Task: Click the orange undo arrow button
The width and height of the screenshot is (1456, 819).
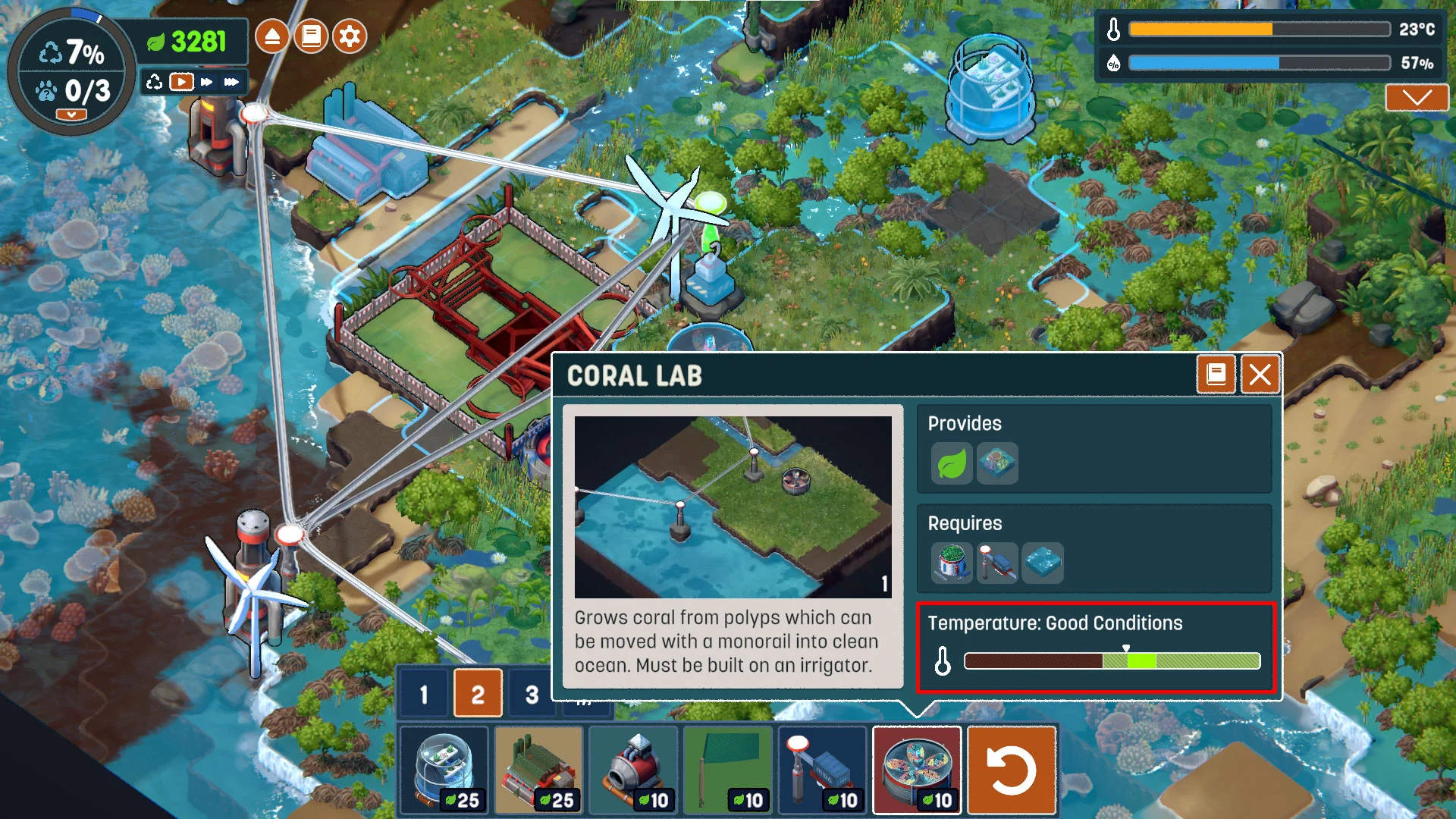Action: pos(1012,770)
